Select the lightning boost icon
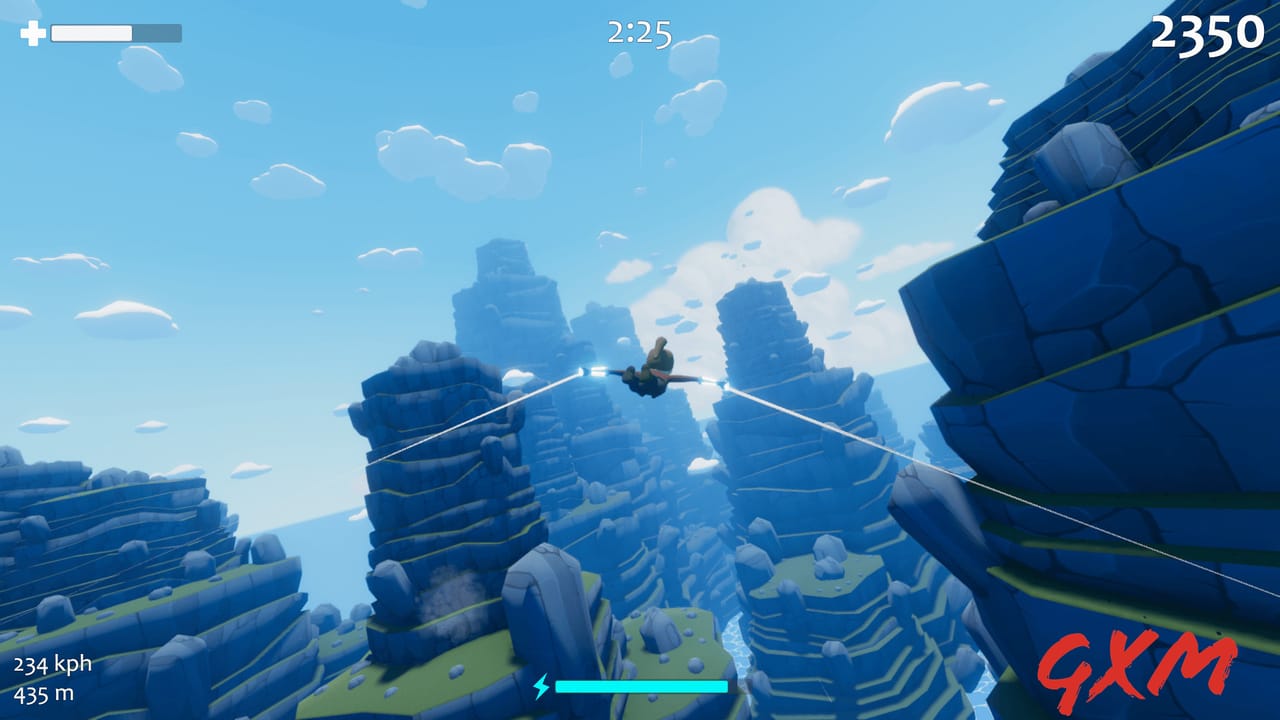This screenshot has height=720, width=1280. [x=541, y=686]
